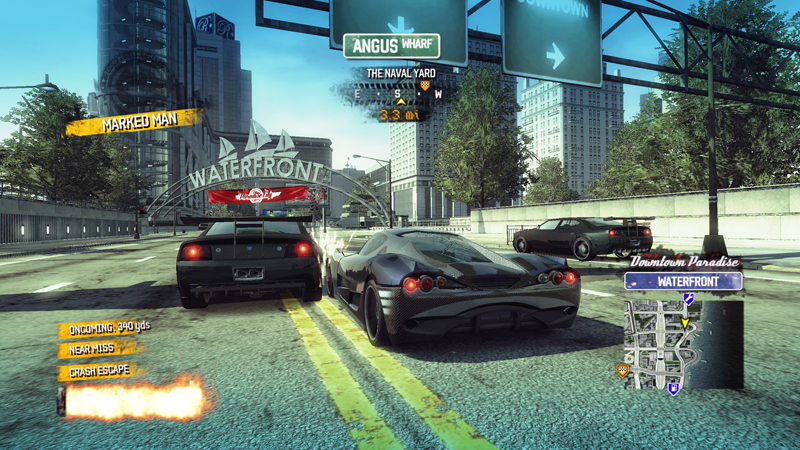Click the blue Waterfront district label
This screenshot has height=450, width=800.
click(683, 281)
